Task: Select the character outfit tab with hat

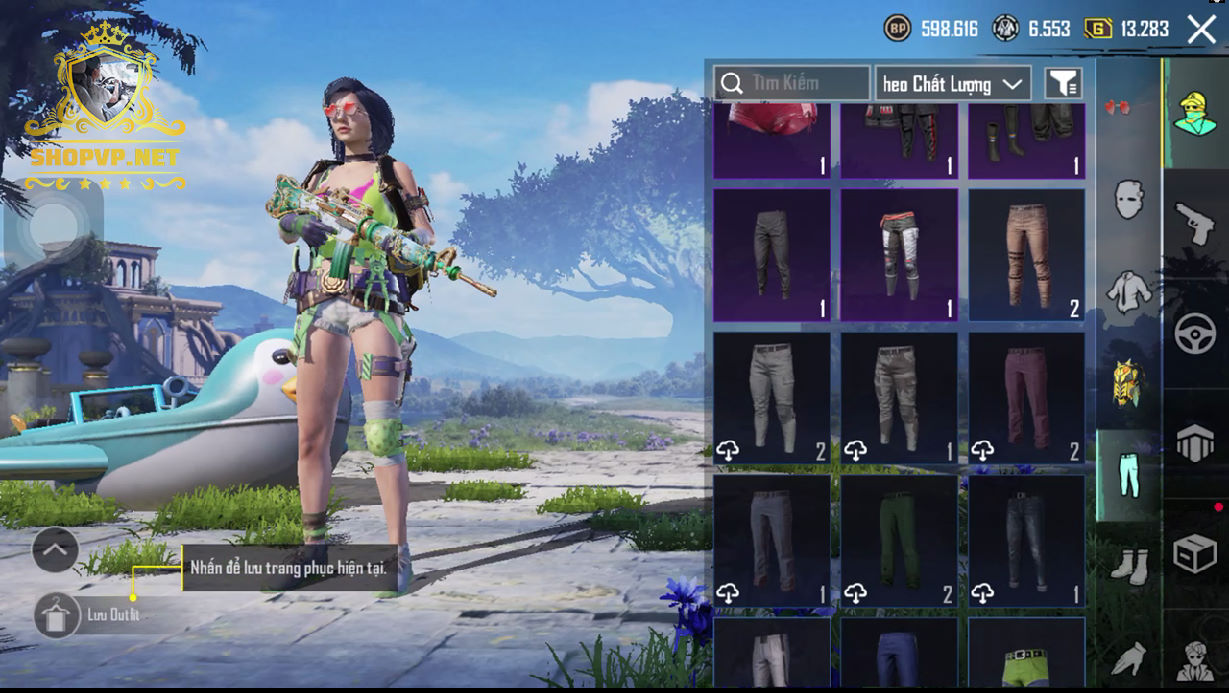Action: tap(1195, 113)
